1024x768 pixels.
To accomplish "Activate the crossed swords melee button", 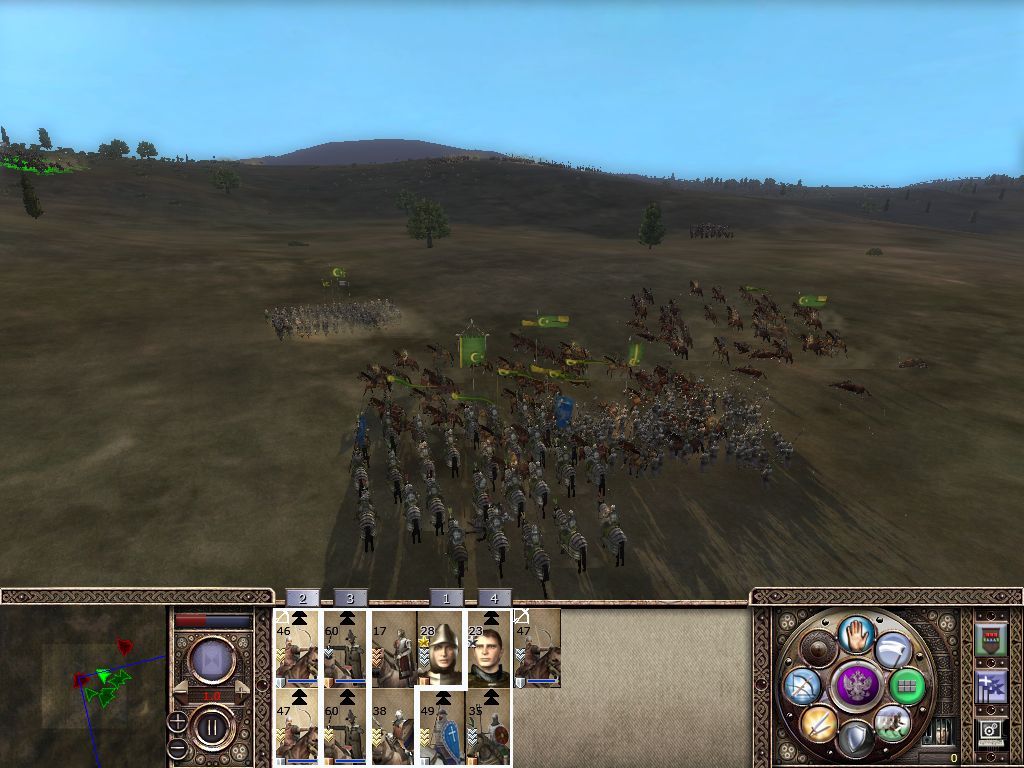I will tap(817, 722).
